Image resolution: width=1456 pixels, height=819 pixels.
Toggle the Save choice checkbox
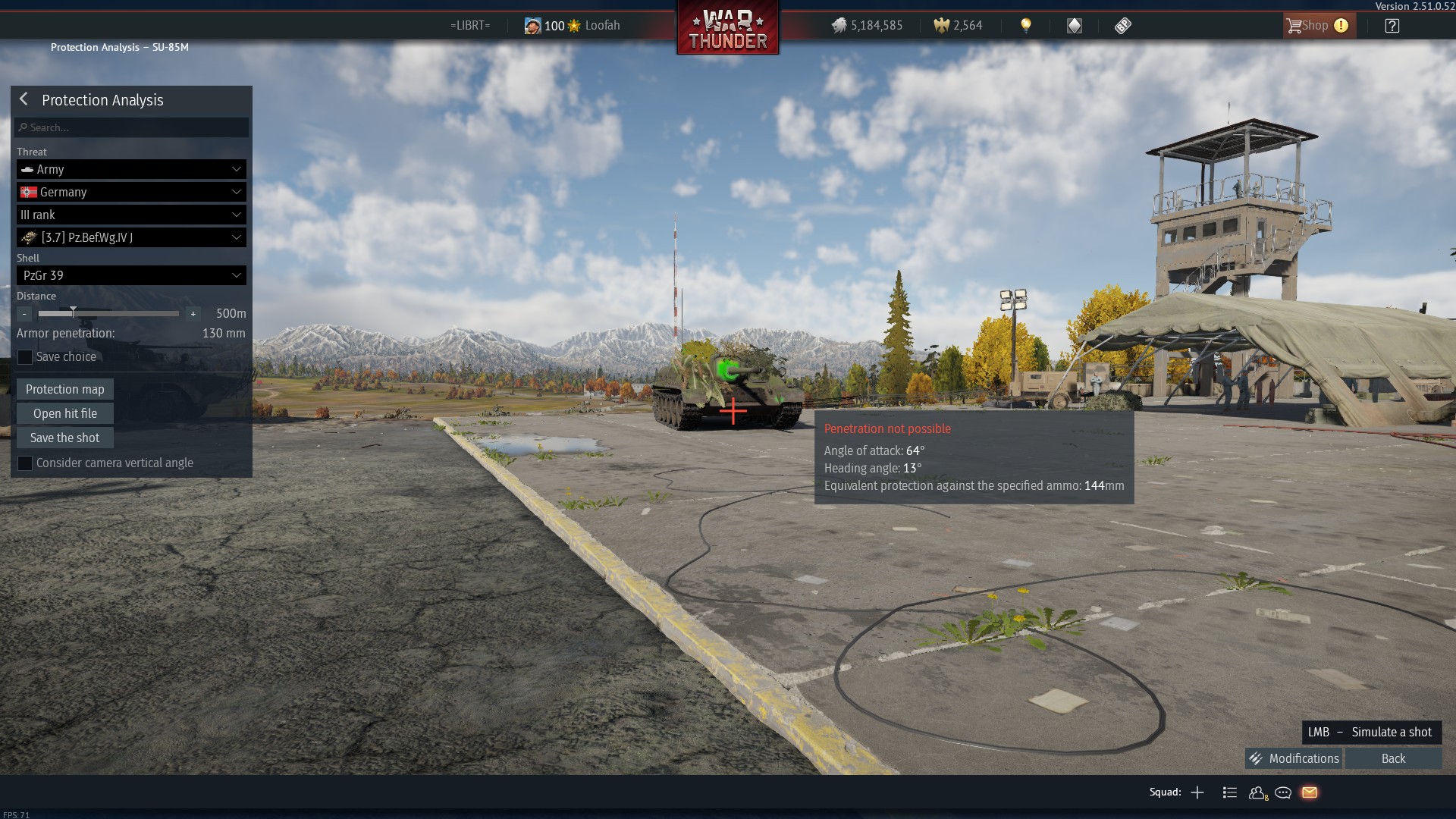pyautogui.click(x=25, y=357)
